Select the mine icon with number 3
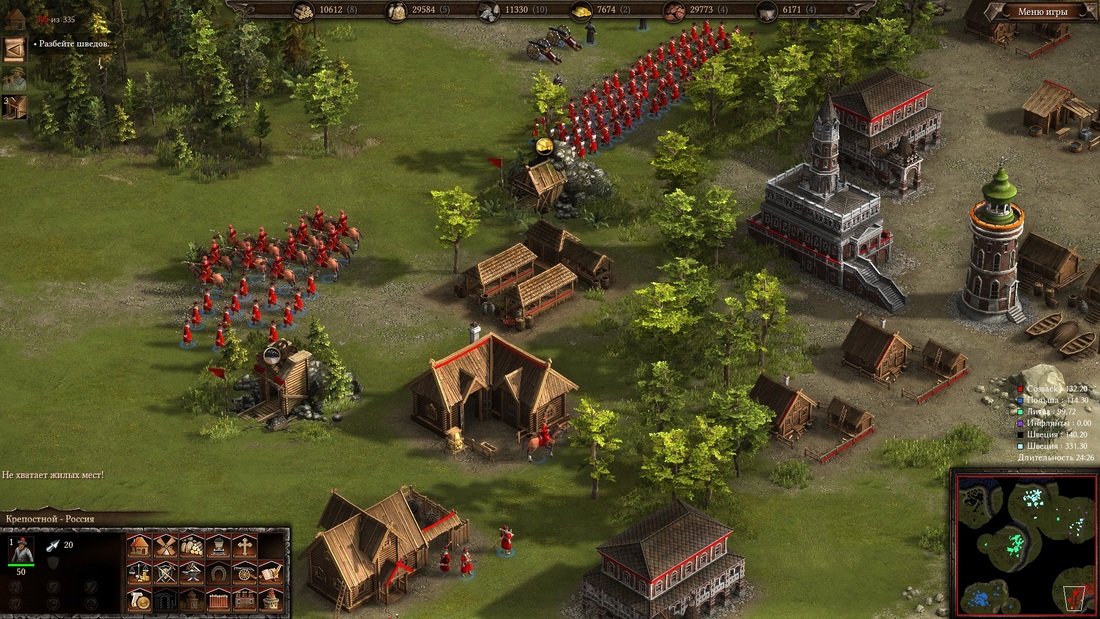This screenshot has width=1100, height=619. point(14,106)
